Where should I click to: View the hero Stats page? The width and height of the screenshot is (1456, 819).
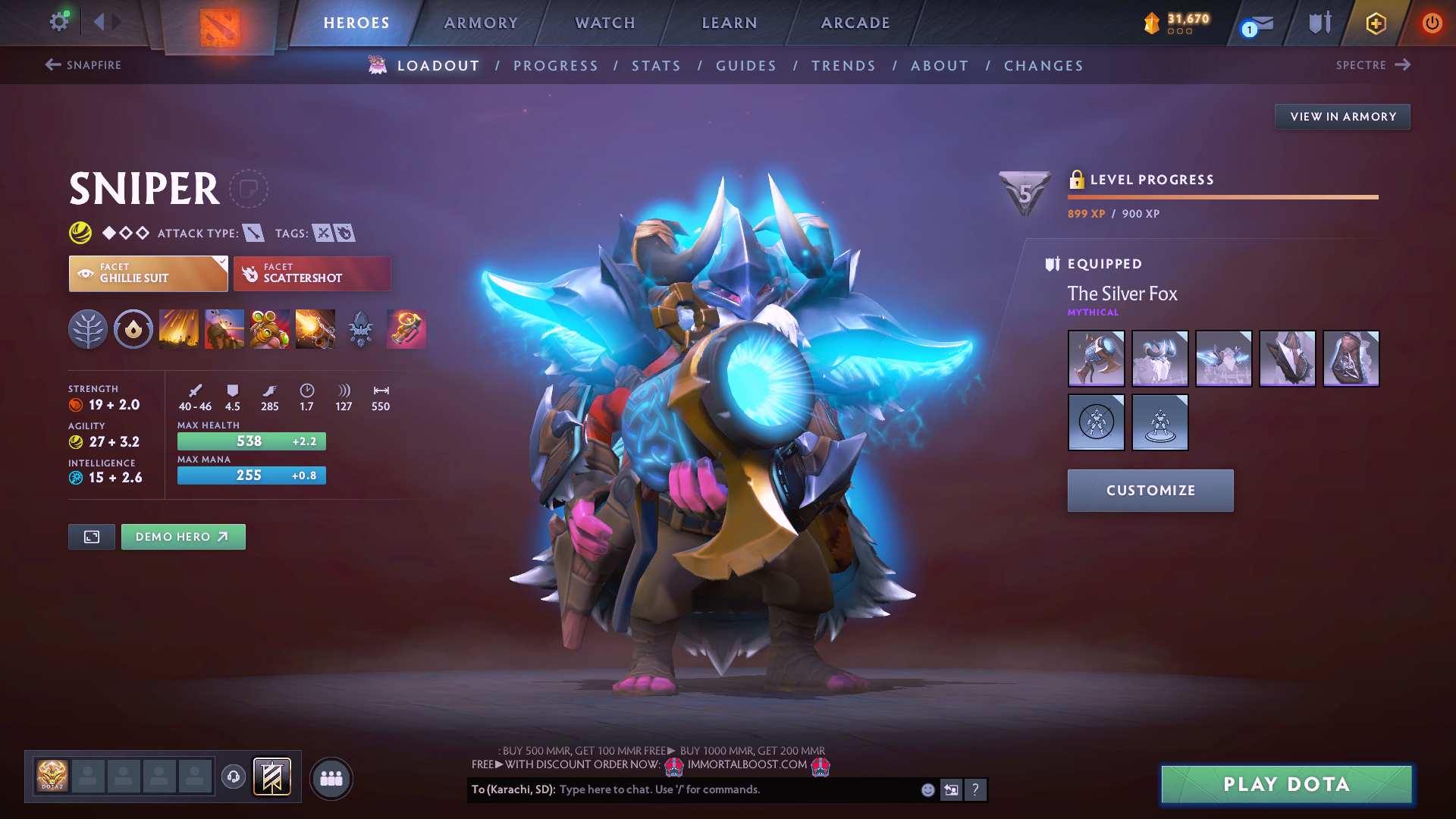pyautogui.click(x=657, y=66)
